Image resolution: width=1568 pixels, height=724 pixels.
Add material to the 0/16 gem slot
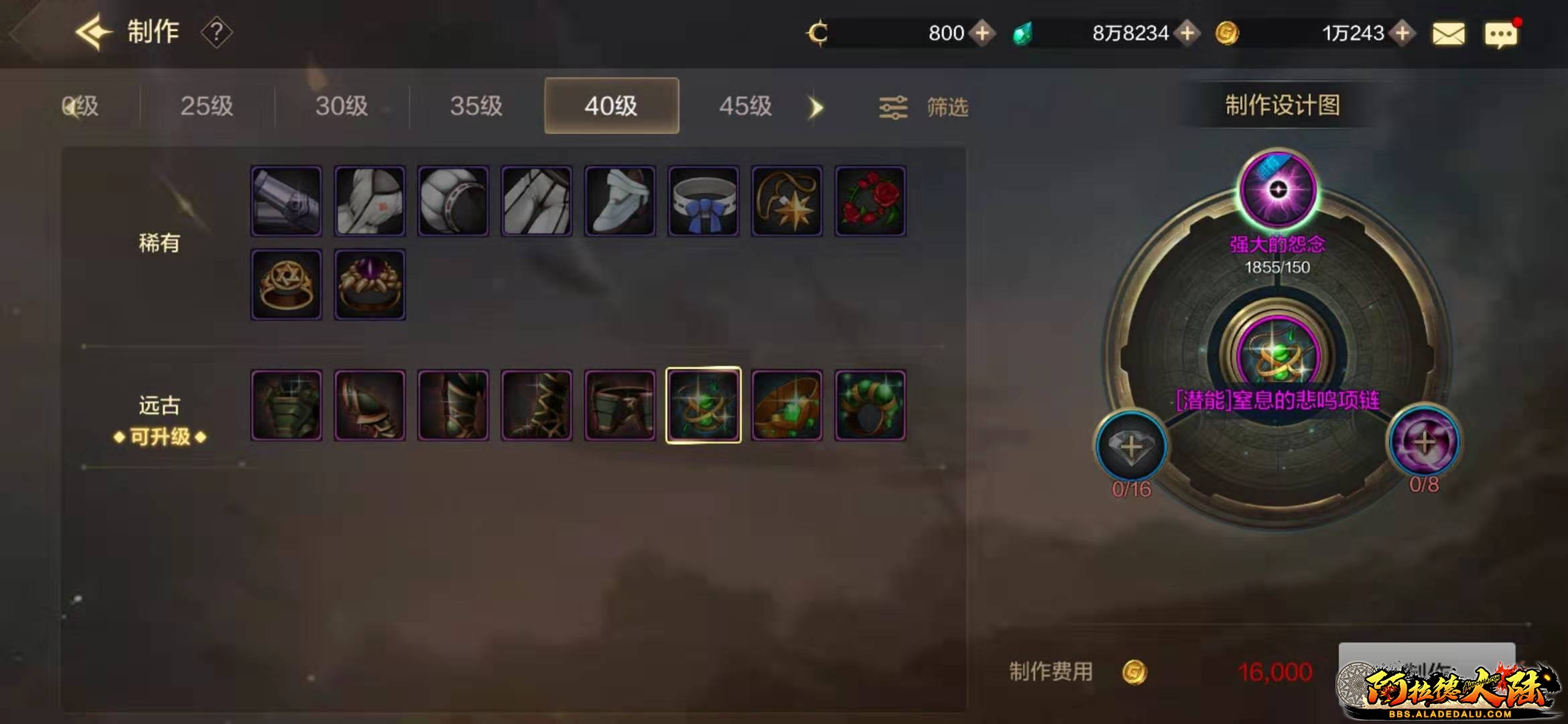pyautogui.click(x=1131, y=447)
